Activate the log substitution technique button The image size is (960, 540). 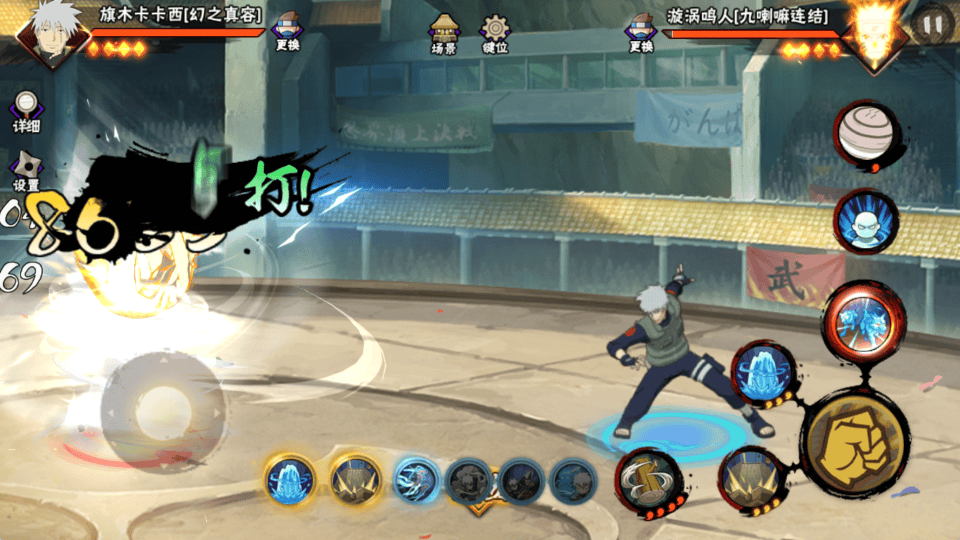[x=646, y=480]
